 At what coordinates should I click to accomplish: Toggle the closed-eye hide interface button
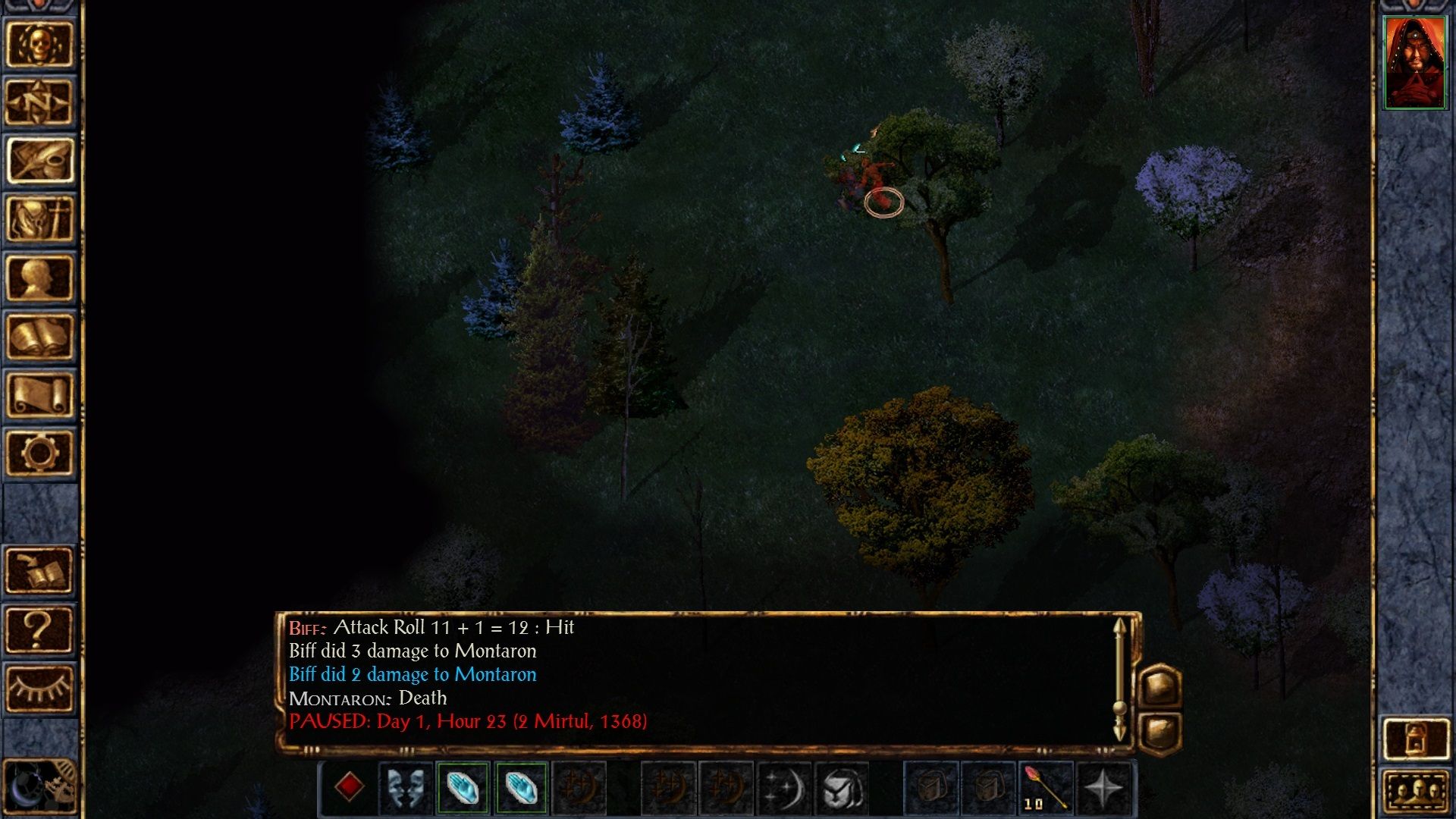39,687
